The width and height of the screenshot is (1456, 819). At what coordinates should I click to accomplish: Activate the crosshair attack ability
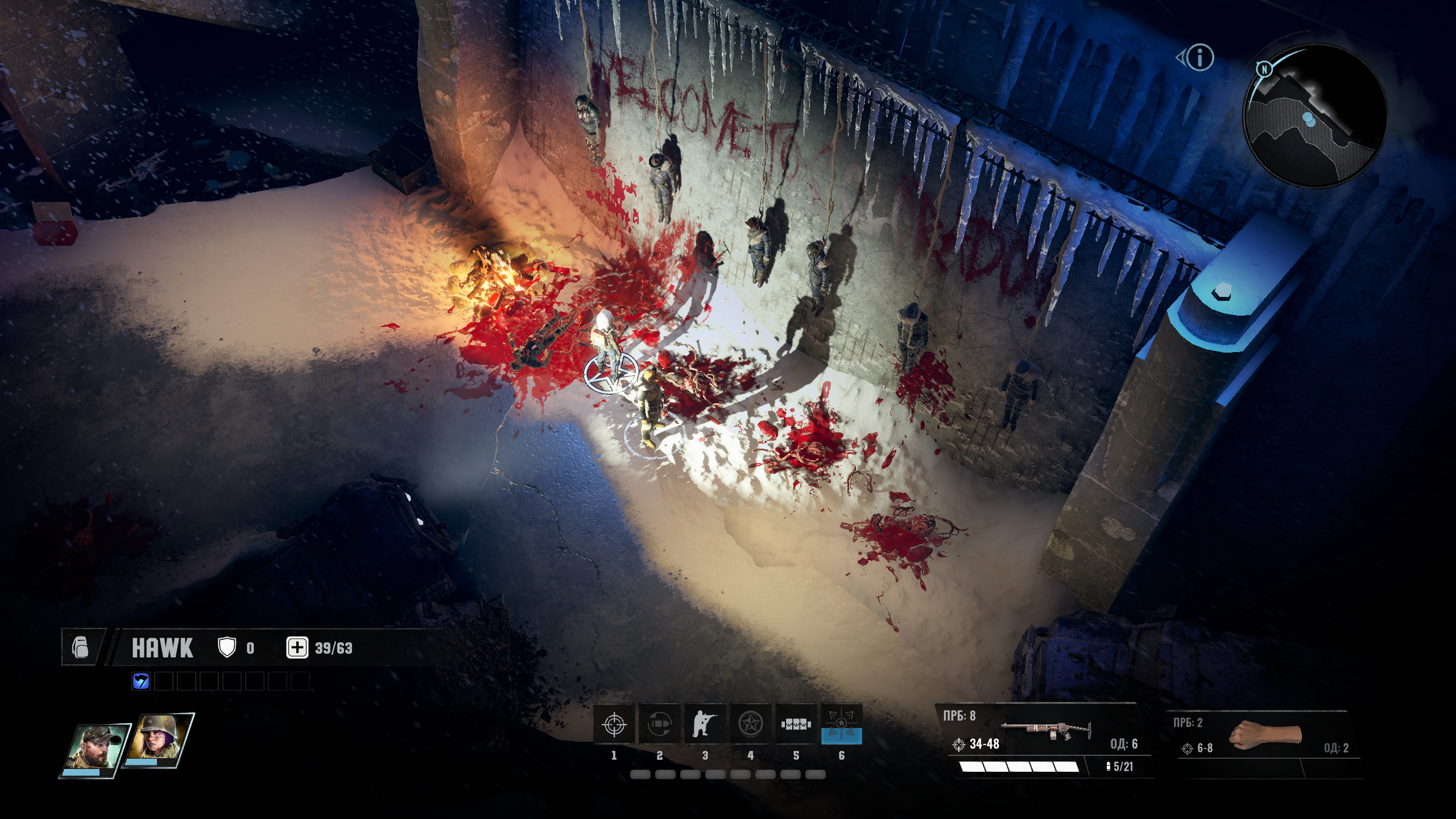coord(614,725)
